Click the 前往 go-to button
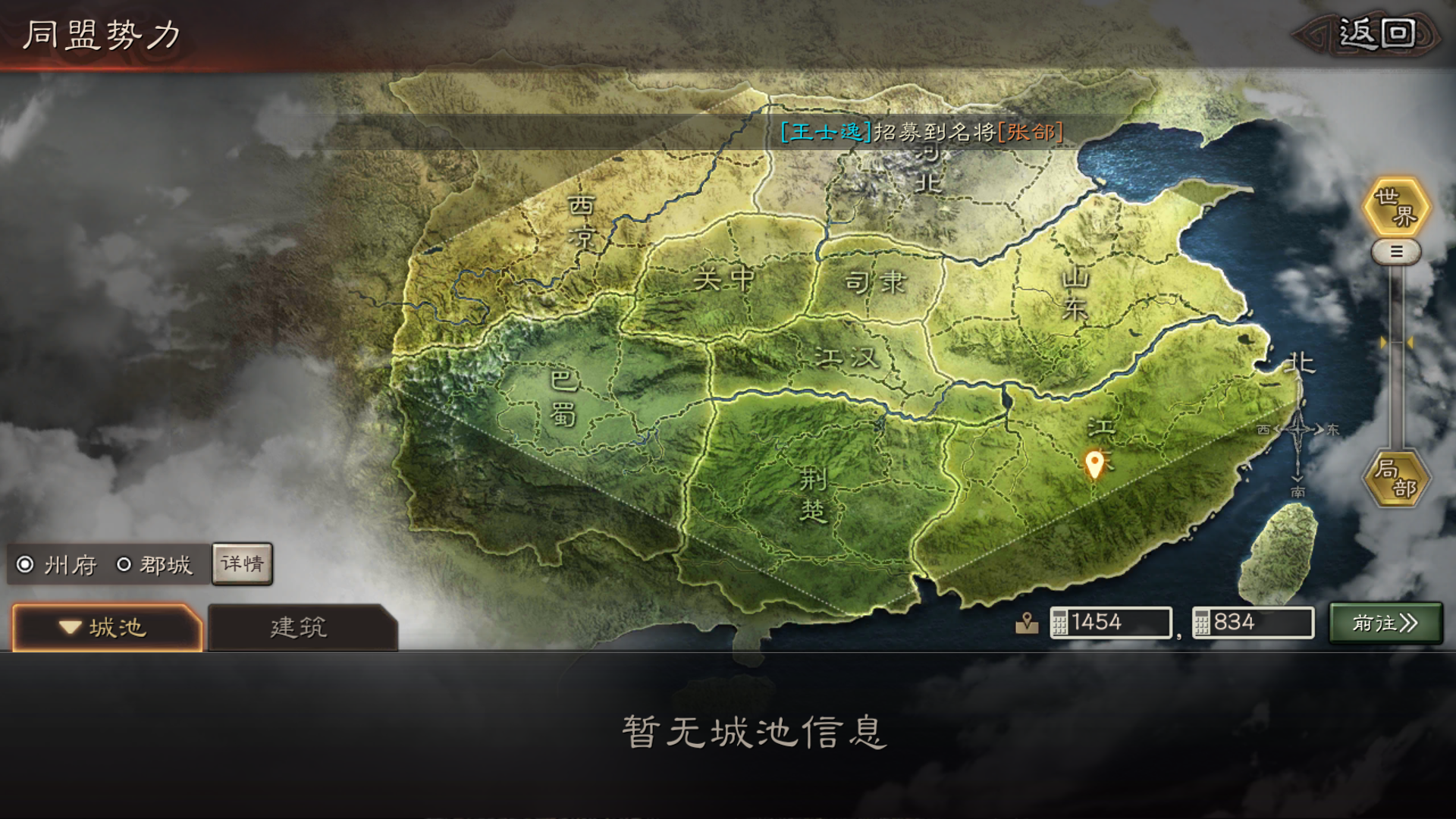 click(x=1385, y=623)
